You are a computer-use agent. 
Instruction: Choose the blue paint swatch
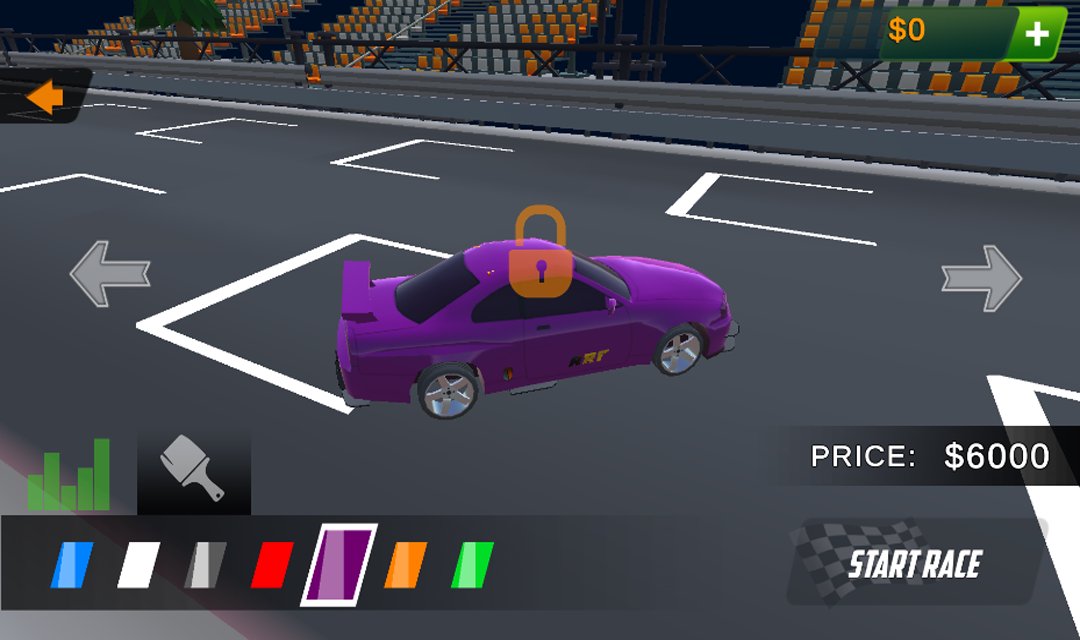pos(72,565)
